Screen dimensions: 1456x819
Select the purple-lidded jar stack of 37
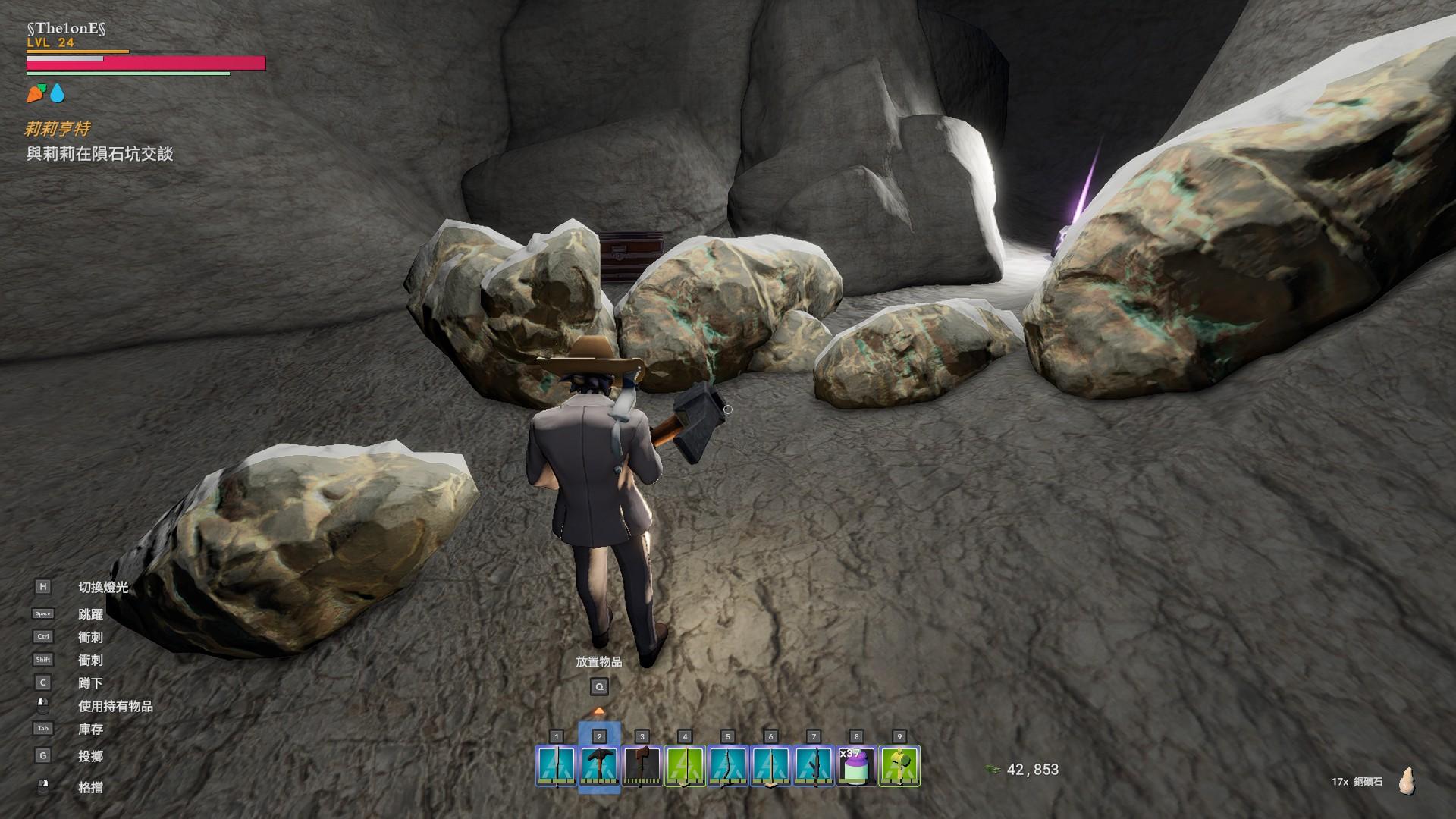(856, 765)
